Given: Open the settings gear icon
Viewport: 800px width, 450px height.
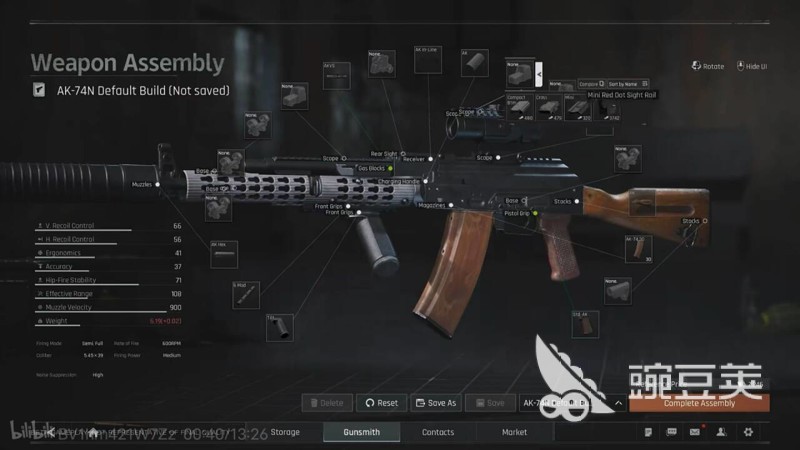Looking at the screenshot, I should [748, 432].
